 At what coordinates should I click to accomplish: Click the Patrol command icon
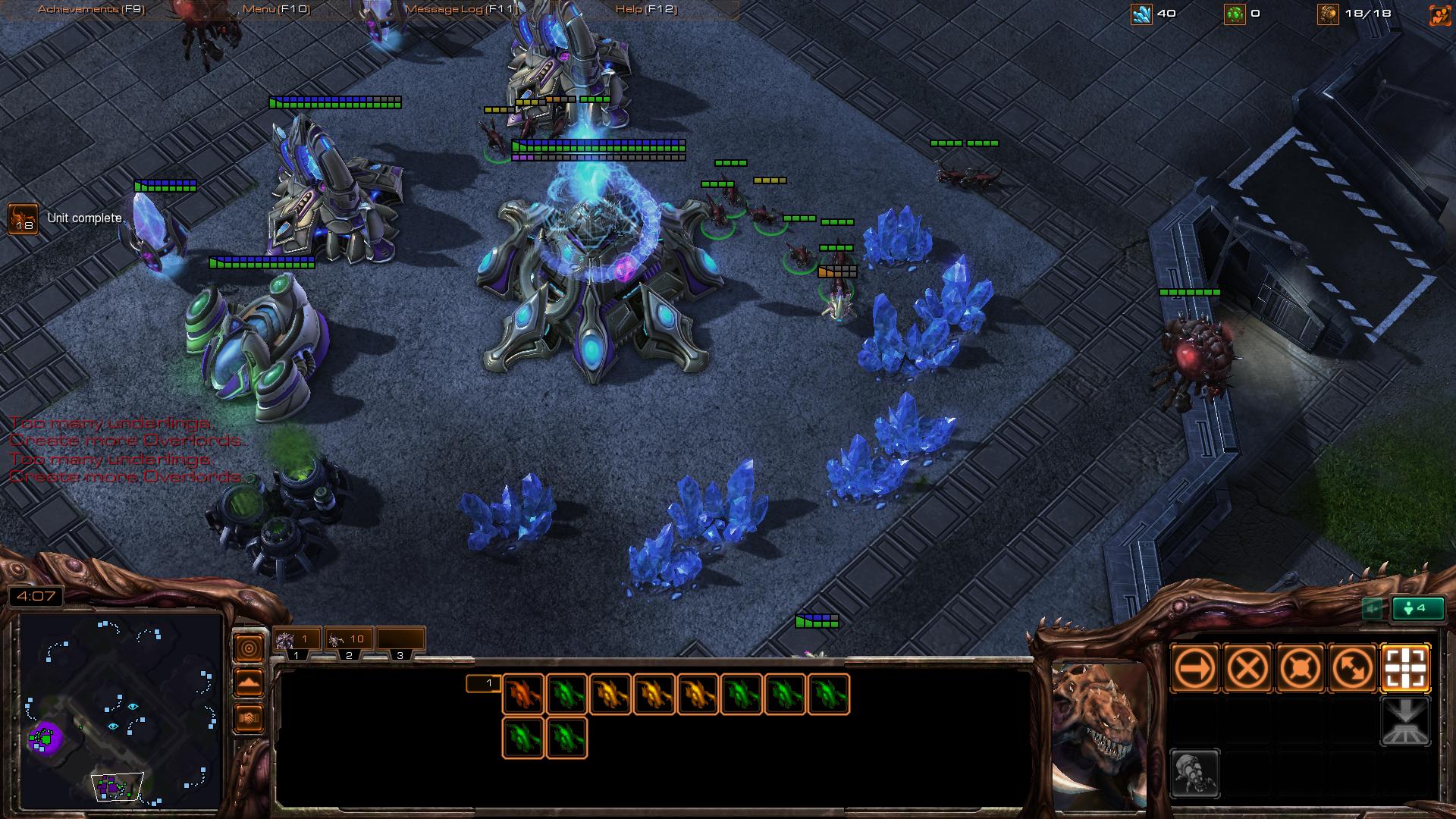(1354, 667)
